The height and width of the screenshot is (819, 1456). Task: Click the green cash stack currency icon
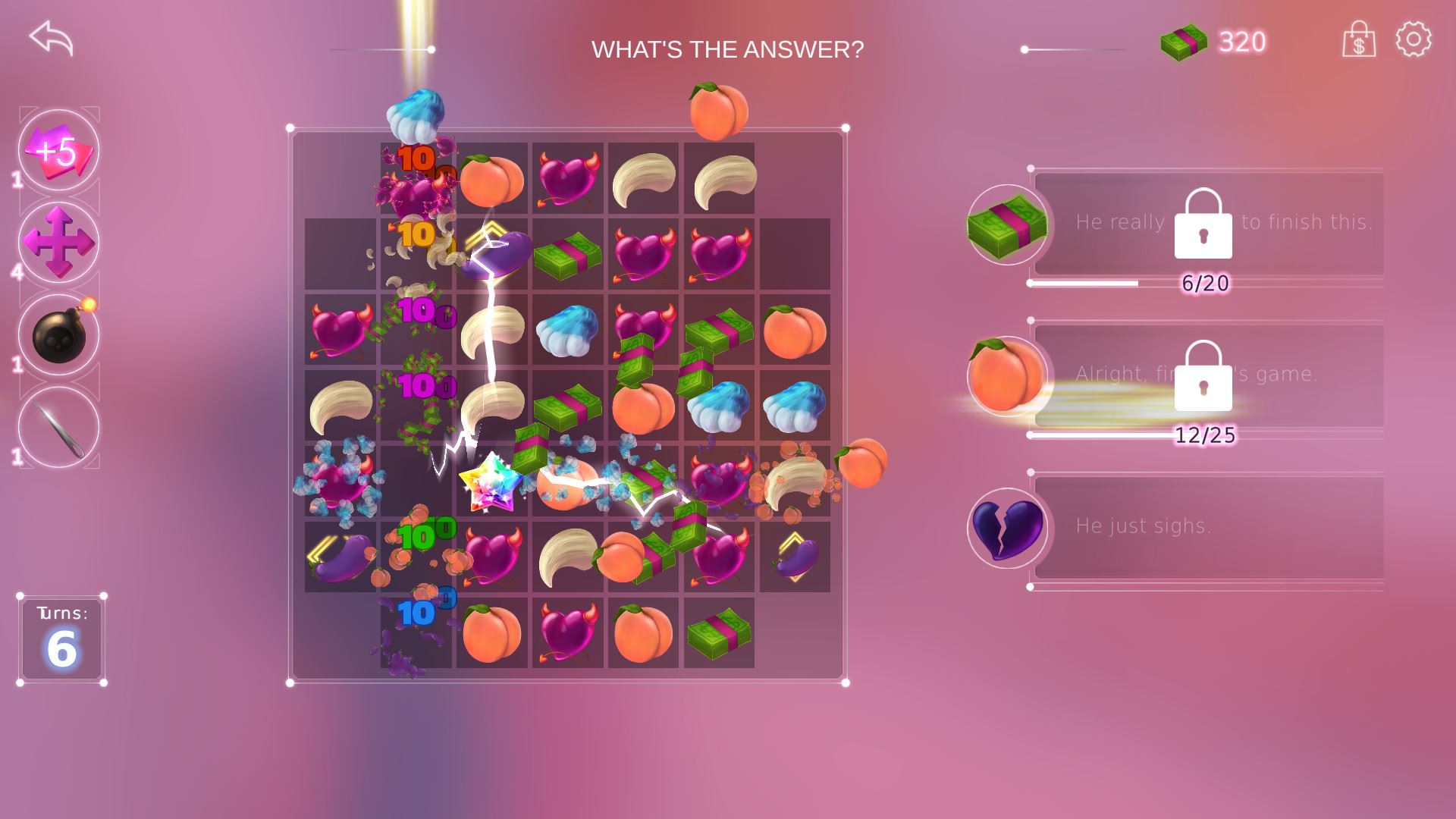tap(1183, 42)
